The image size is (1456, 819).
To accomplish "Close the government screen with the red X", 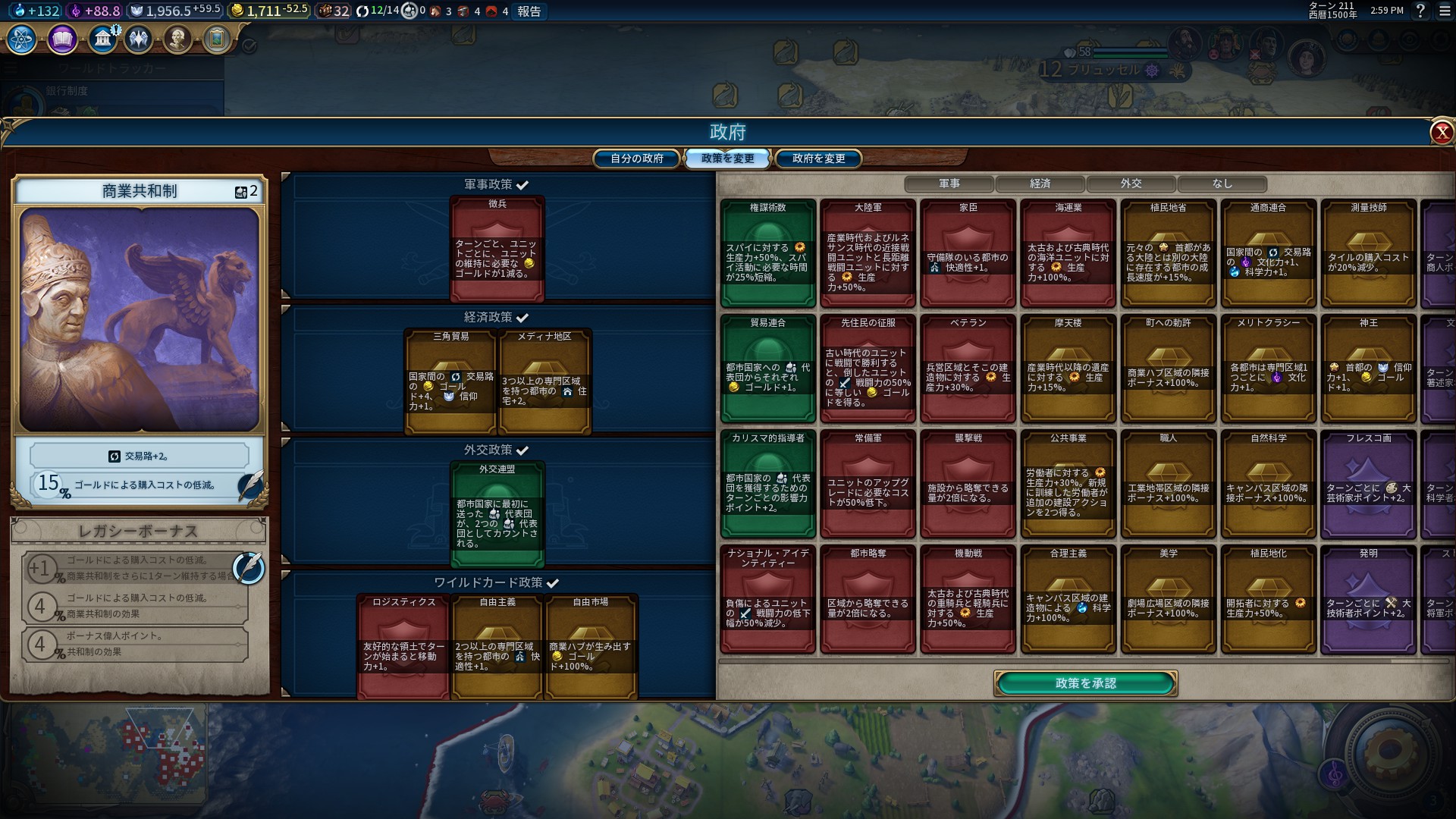I will tap(1441, 133).
